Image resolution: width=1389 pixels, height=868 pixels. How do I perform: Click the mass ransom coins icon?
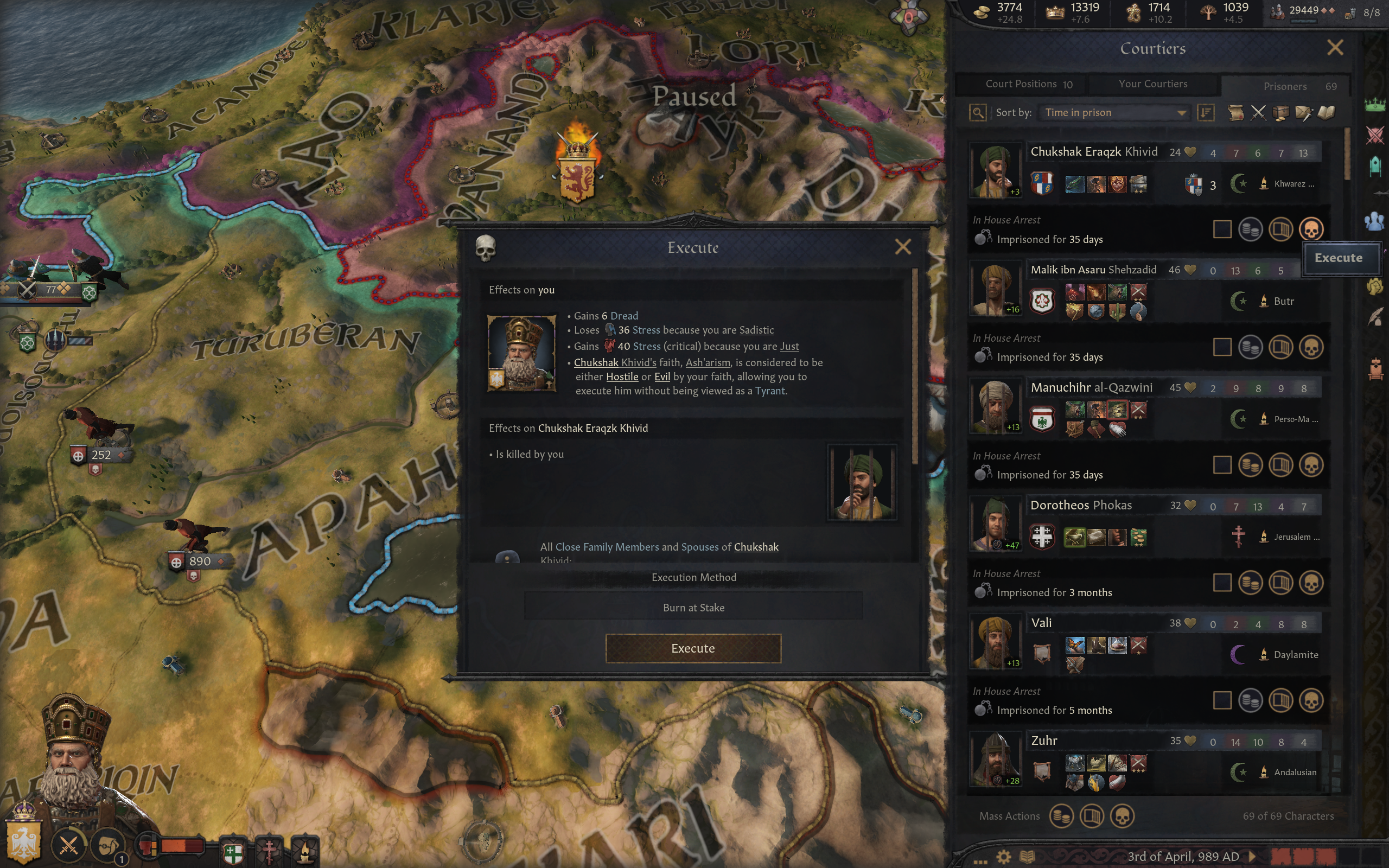click(x=1061, y=816)
